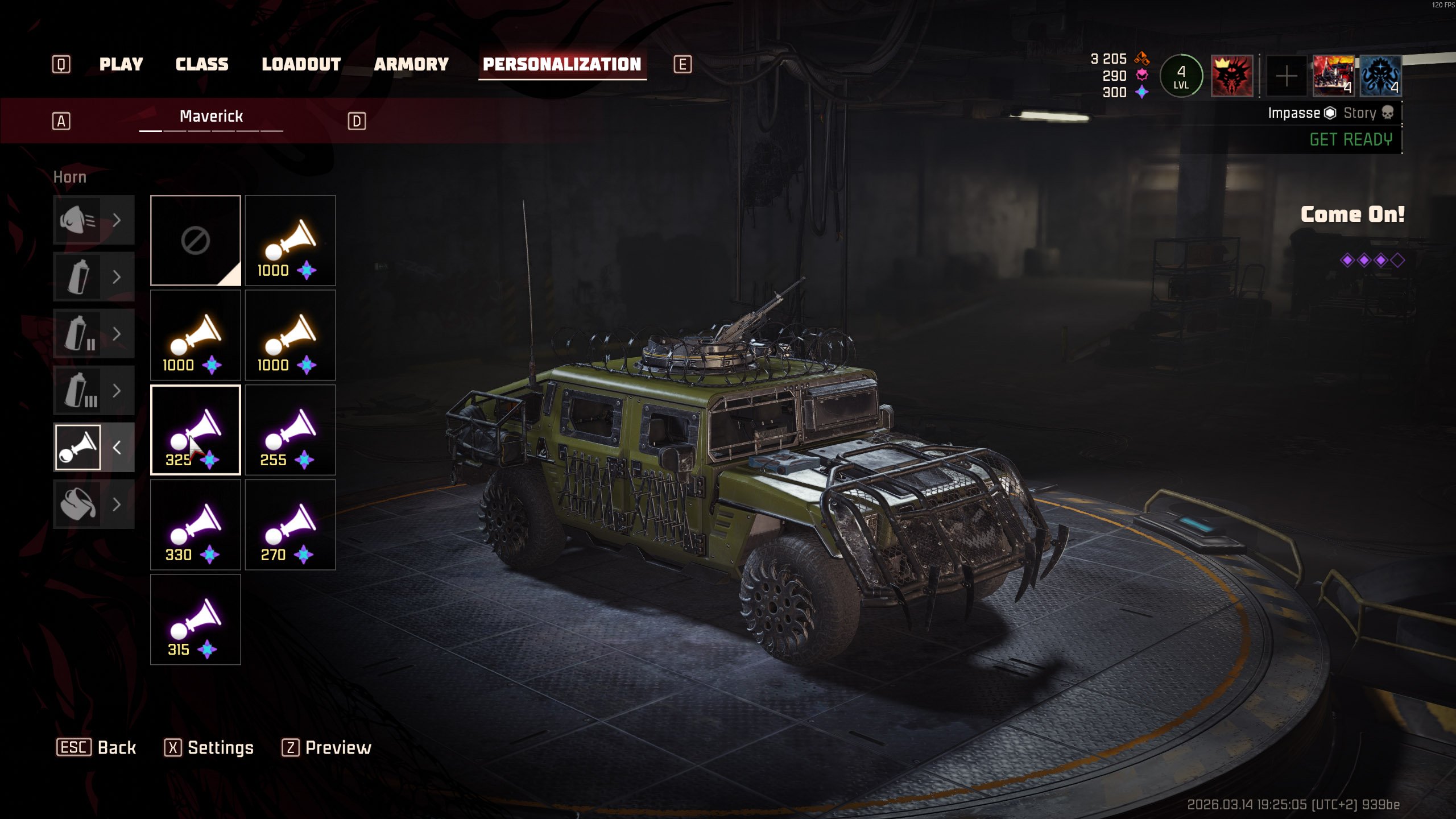Open the speaking head voice category

click(93, 220)
